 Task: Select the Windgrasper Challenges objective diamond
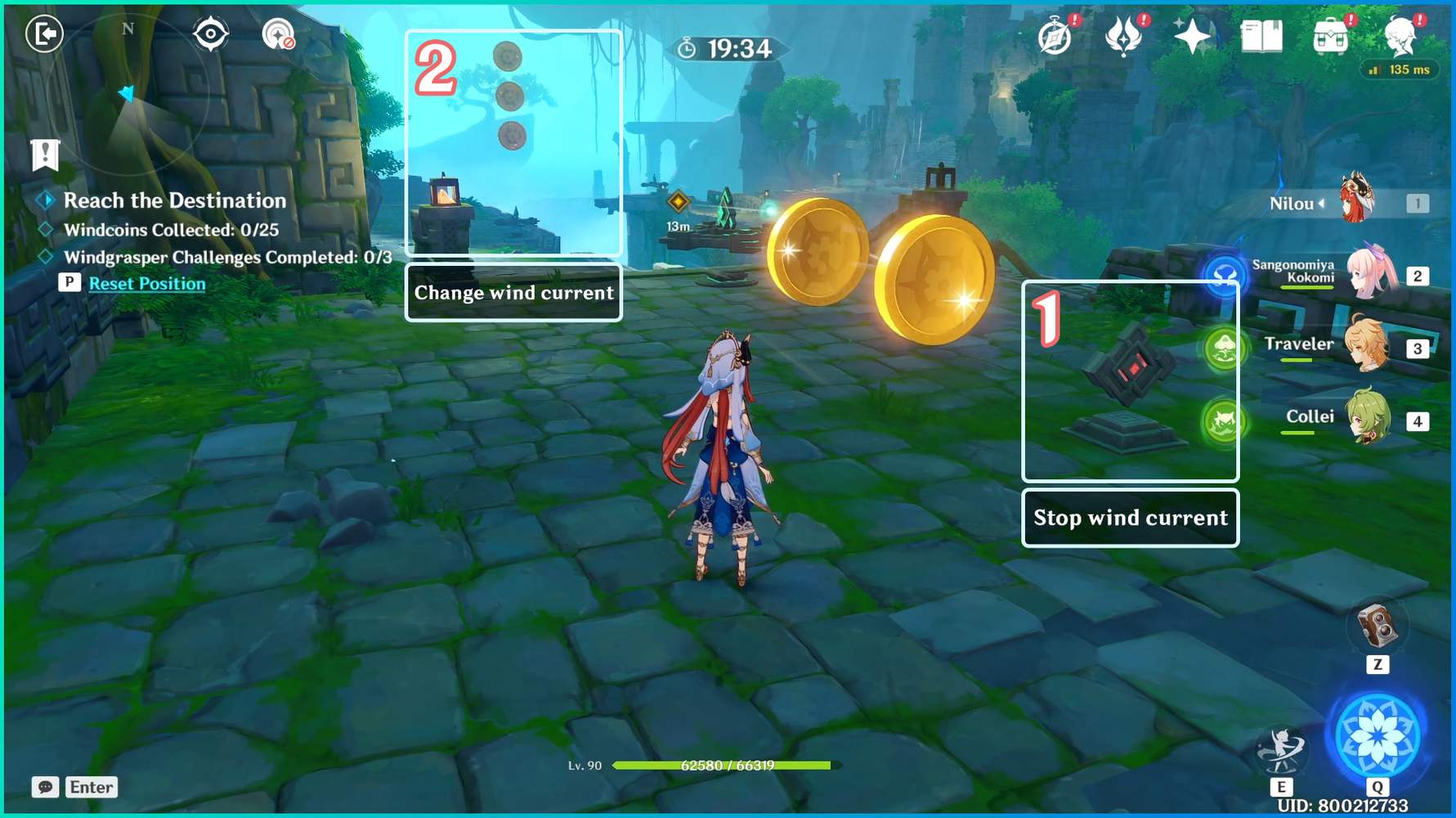pos(45,257)
